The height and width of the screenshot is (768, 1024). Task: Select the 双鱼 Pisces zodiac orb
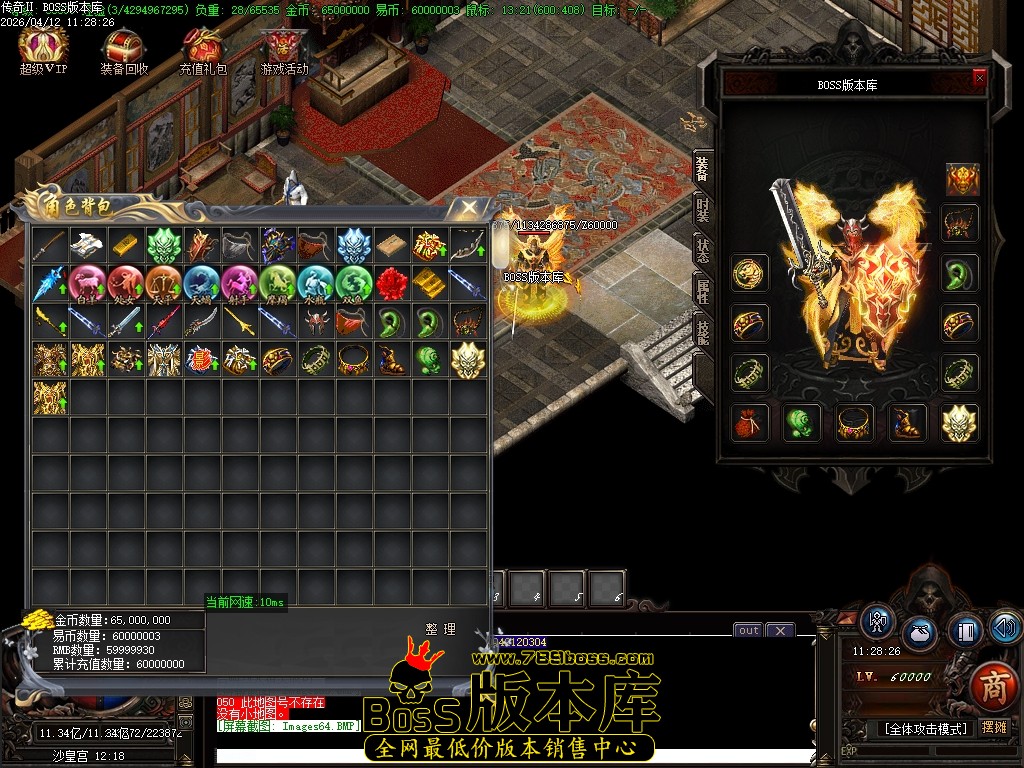tap(353, 283)
